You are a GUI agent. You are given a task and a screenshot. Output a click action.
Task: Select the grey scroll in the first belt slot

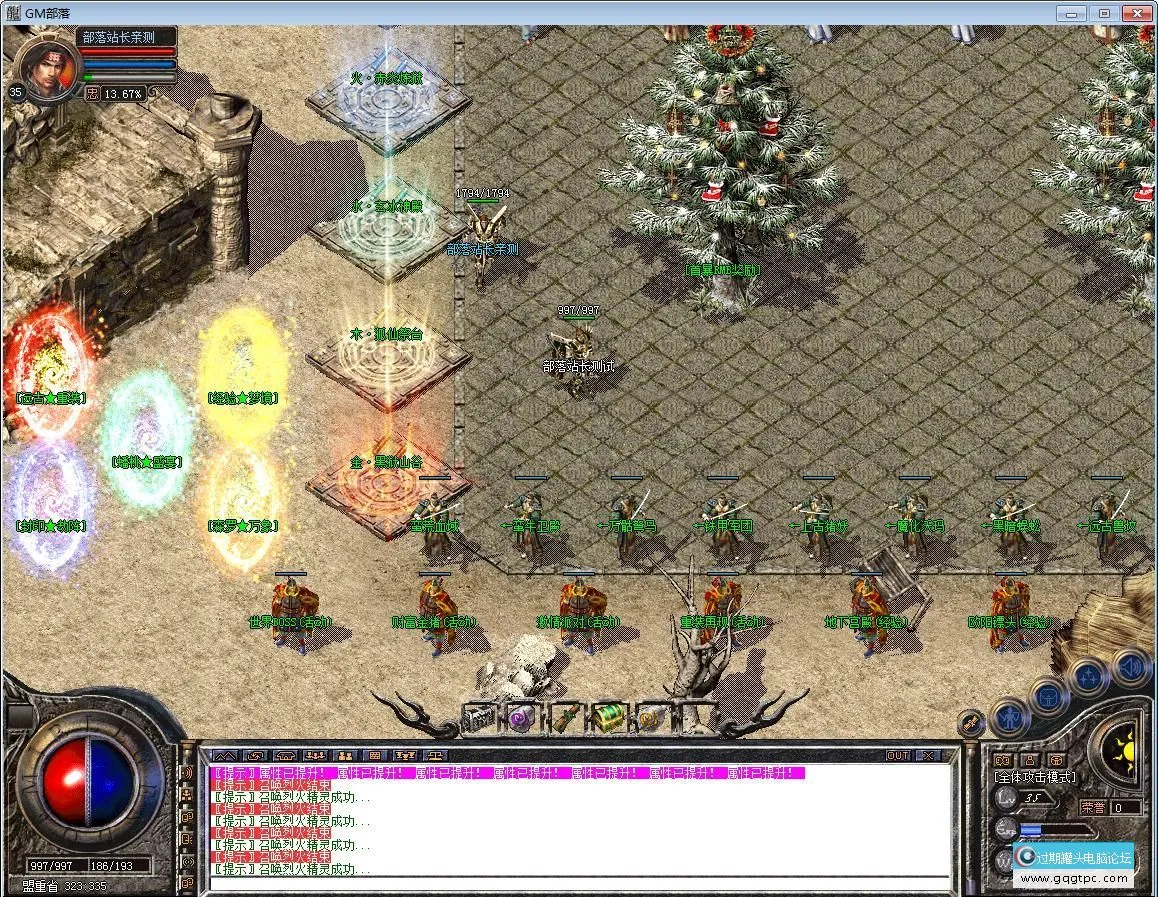479,718
